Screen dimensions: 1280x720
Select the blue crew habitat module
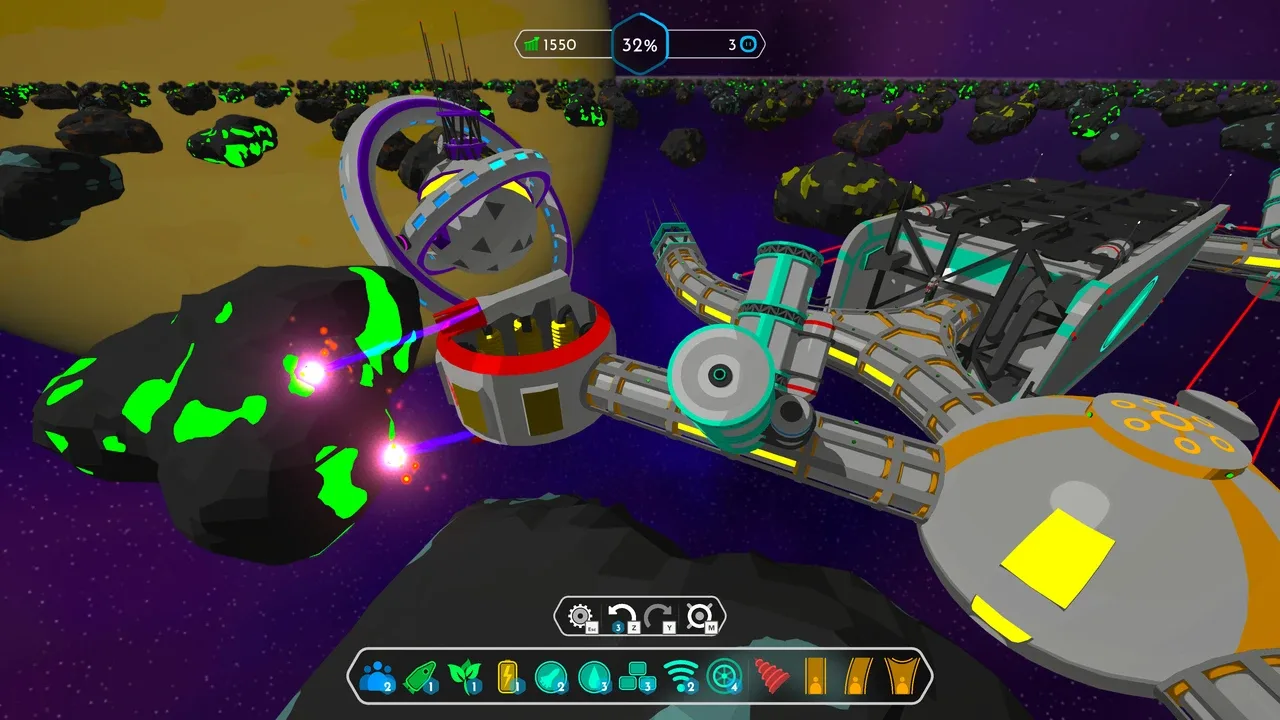click(x=377, y=677)
